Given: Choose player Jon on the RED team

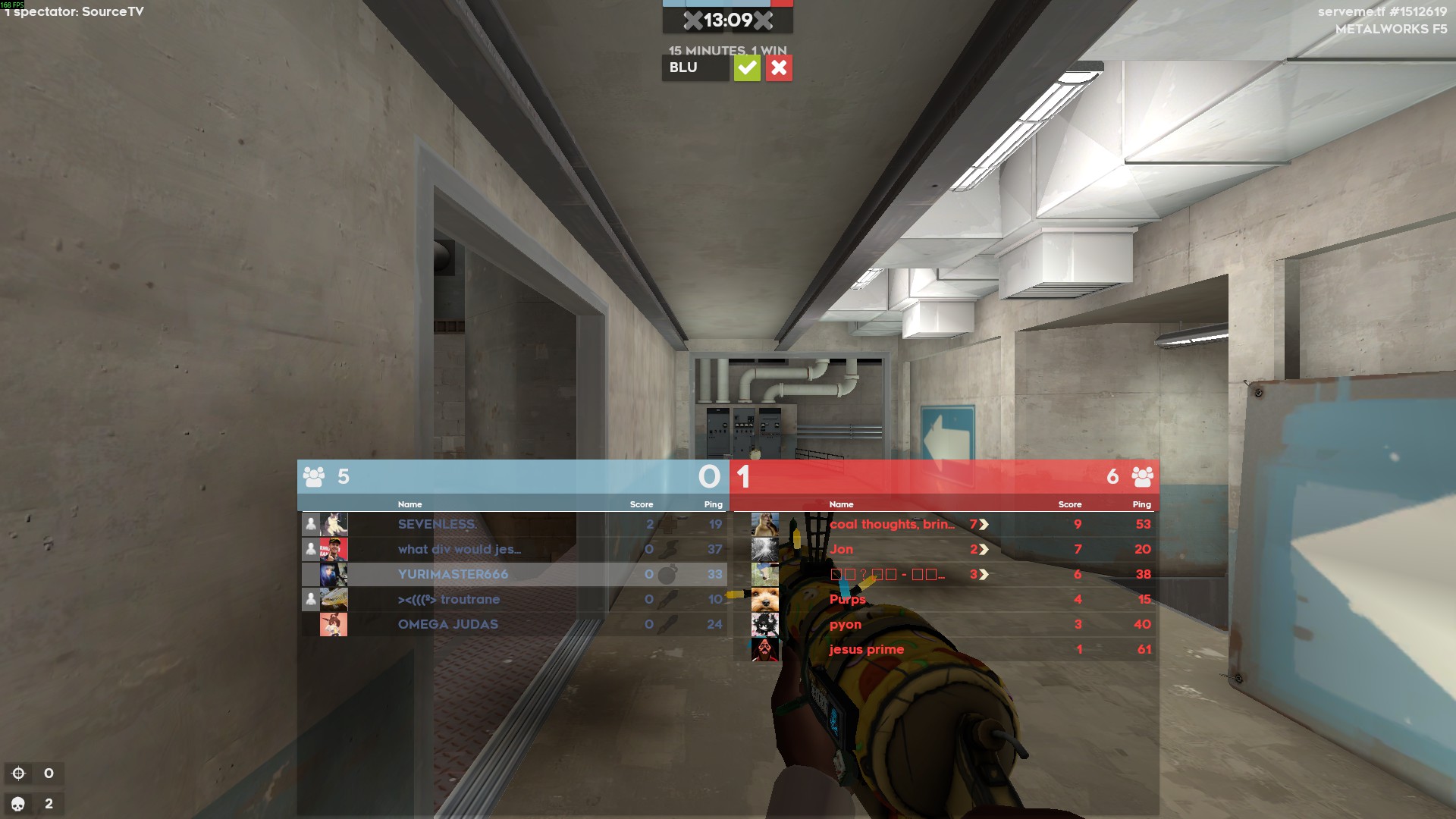Looking at the screenshot, I should pos(841,549).
